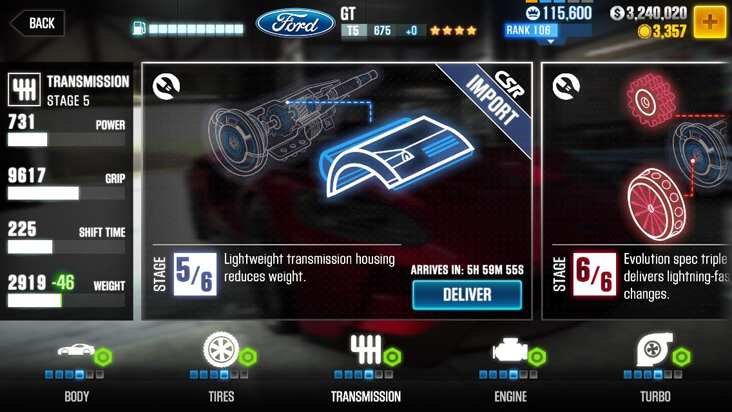
Task: Switch to the Body upgrade tab
Action: pyautogui.click(x=77, y=369)
